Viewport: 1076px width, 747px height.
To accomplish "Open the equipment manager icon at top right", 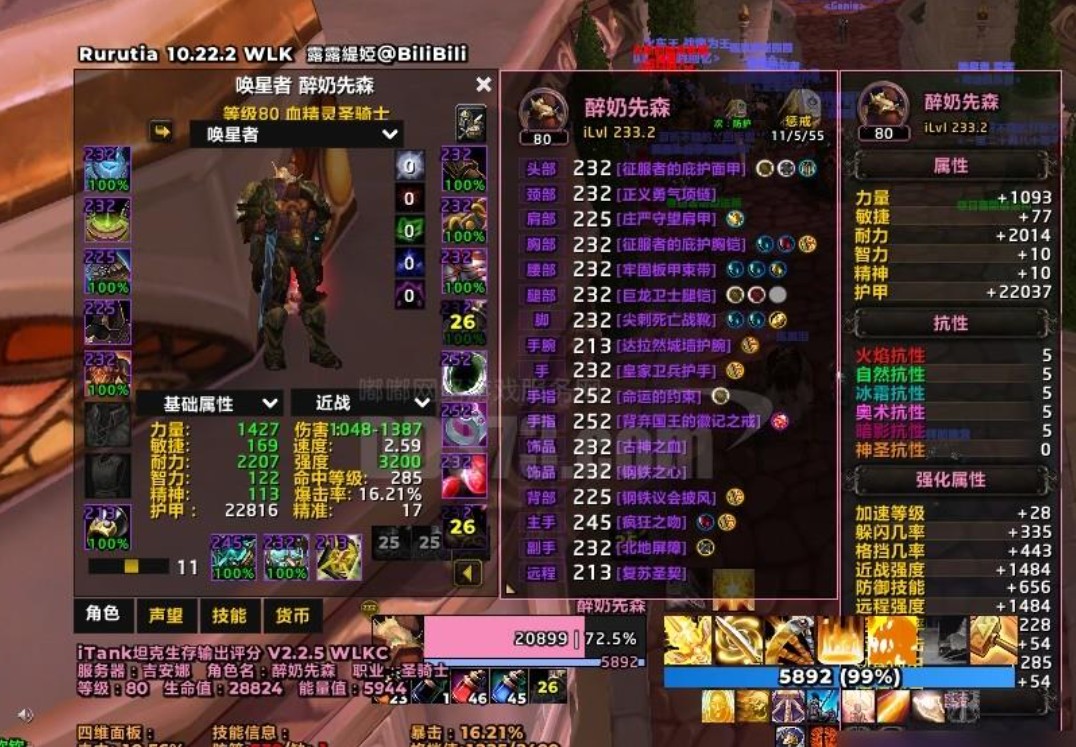I will coord(471,122).
